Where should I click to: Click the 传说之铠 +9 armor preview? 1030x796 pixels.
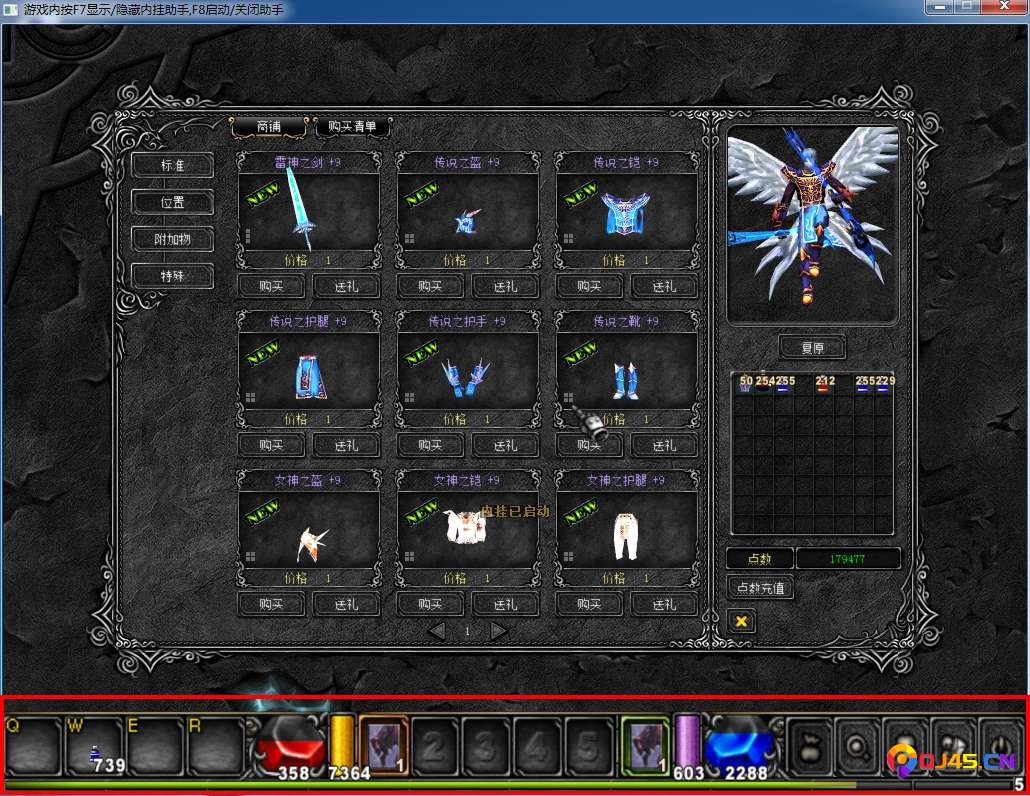click(626, 212)
